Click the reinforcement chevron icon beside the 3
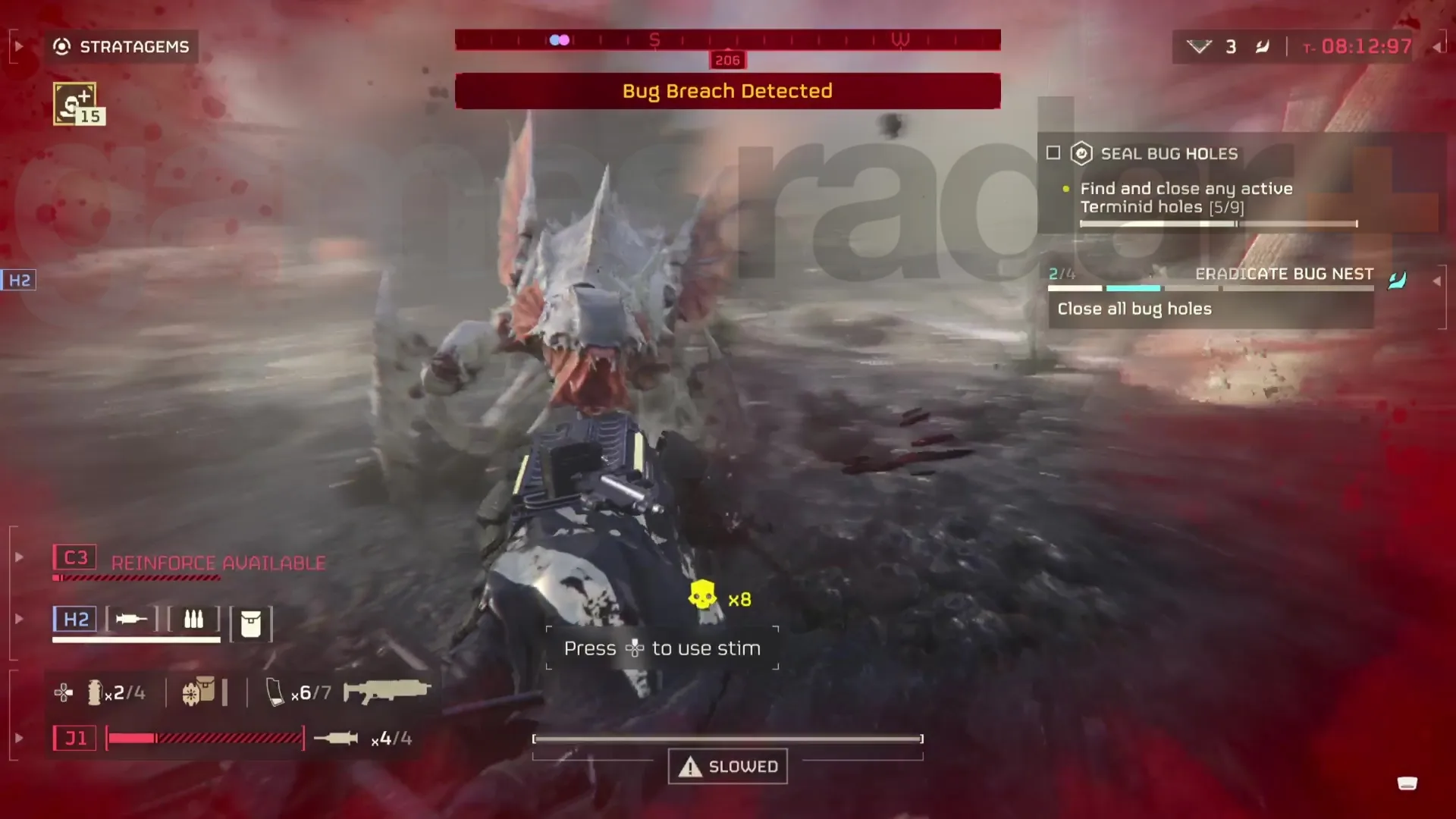 coord(1199,47)
